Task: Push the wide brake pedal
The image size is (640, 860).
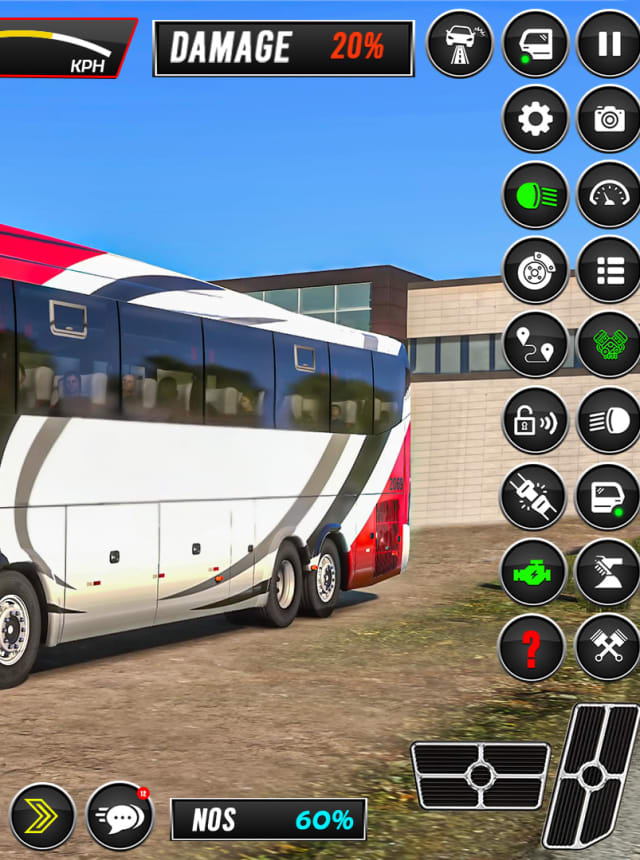Action: pos(480,775)
